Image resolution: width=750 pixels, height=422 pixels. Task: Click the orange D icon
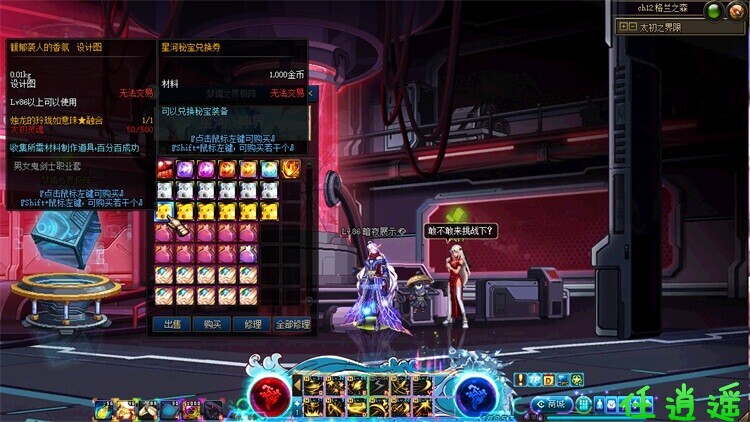(548, 379)
